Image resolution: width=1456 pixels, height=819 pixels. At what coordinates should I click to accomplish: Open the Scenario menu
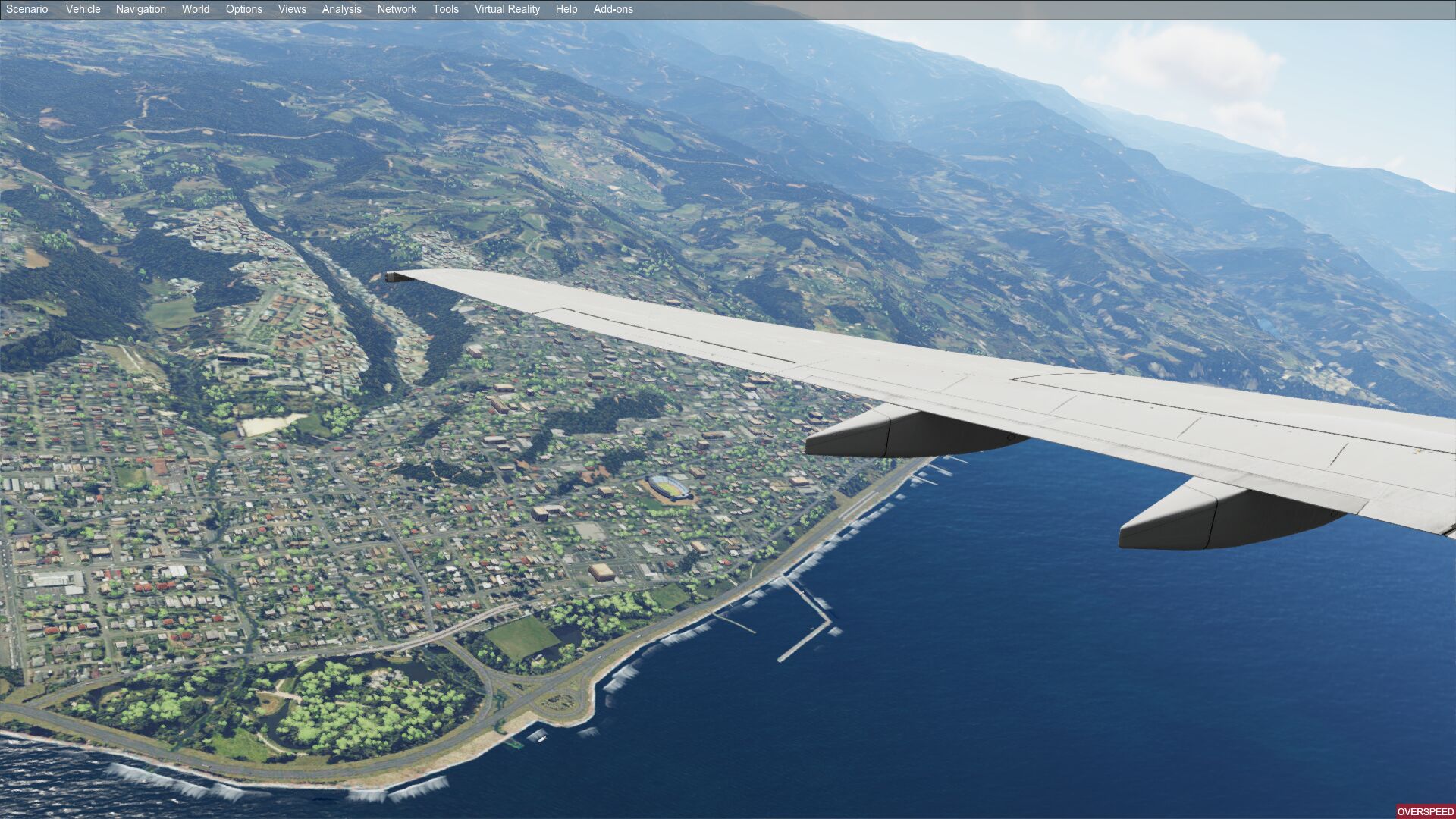(27, 9)
